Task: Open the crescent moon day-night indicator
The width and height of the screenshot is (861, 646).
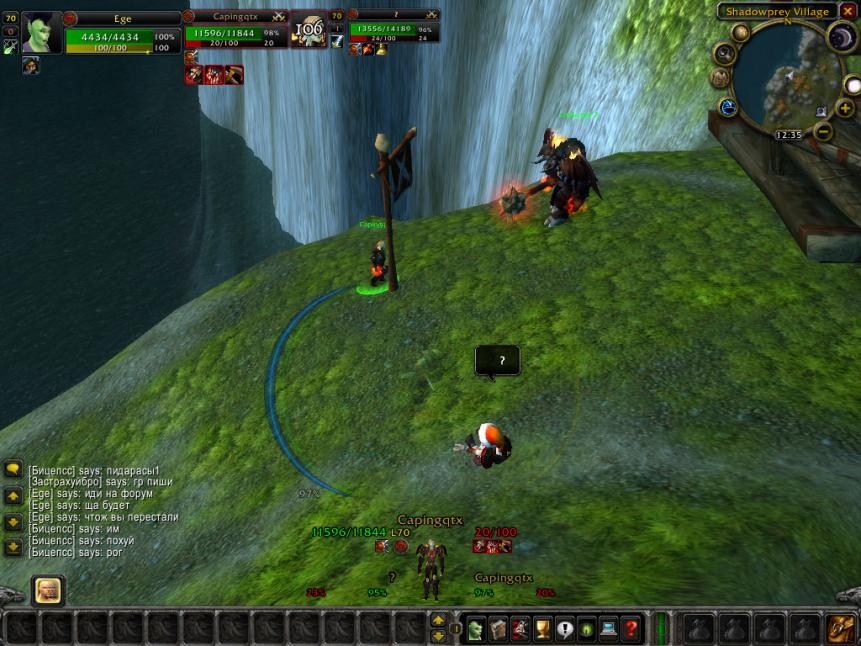Action: (x=842, y=37)
